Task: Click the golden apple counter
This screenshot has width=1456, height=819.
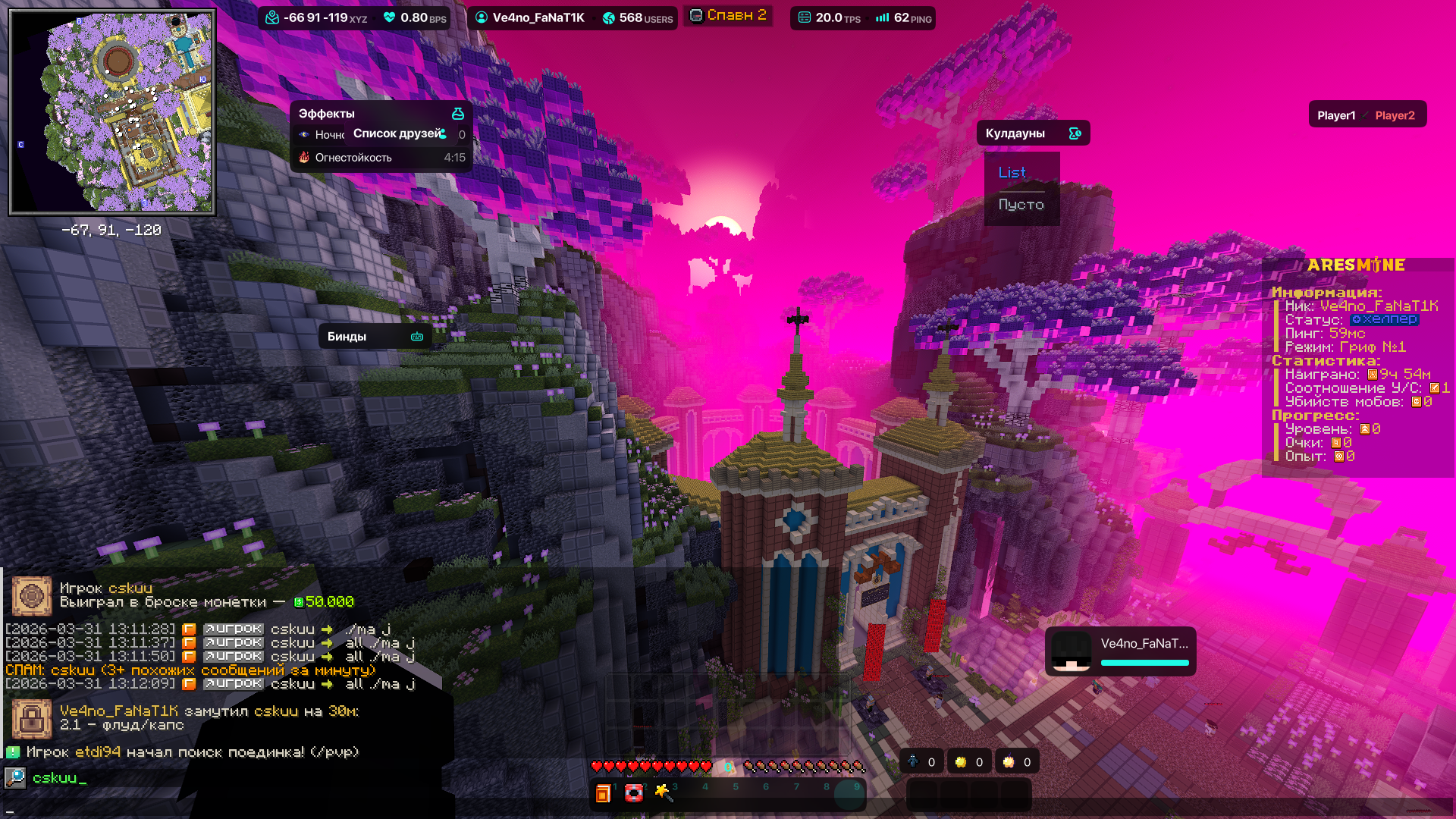Action: [970, 762]
